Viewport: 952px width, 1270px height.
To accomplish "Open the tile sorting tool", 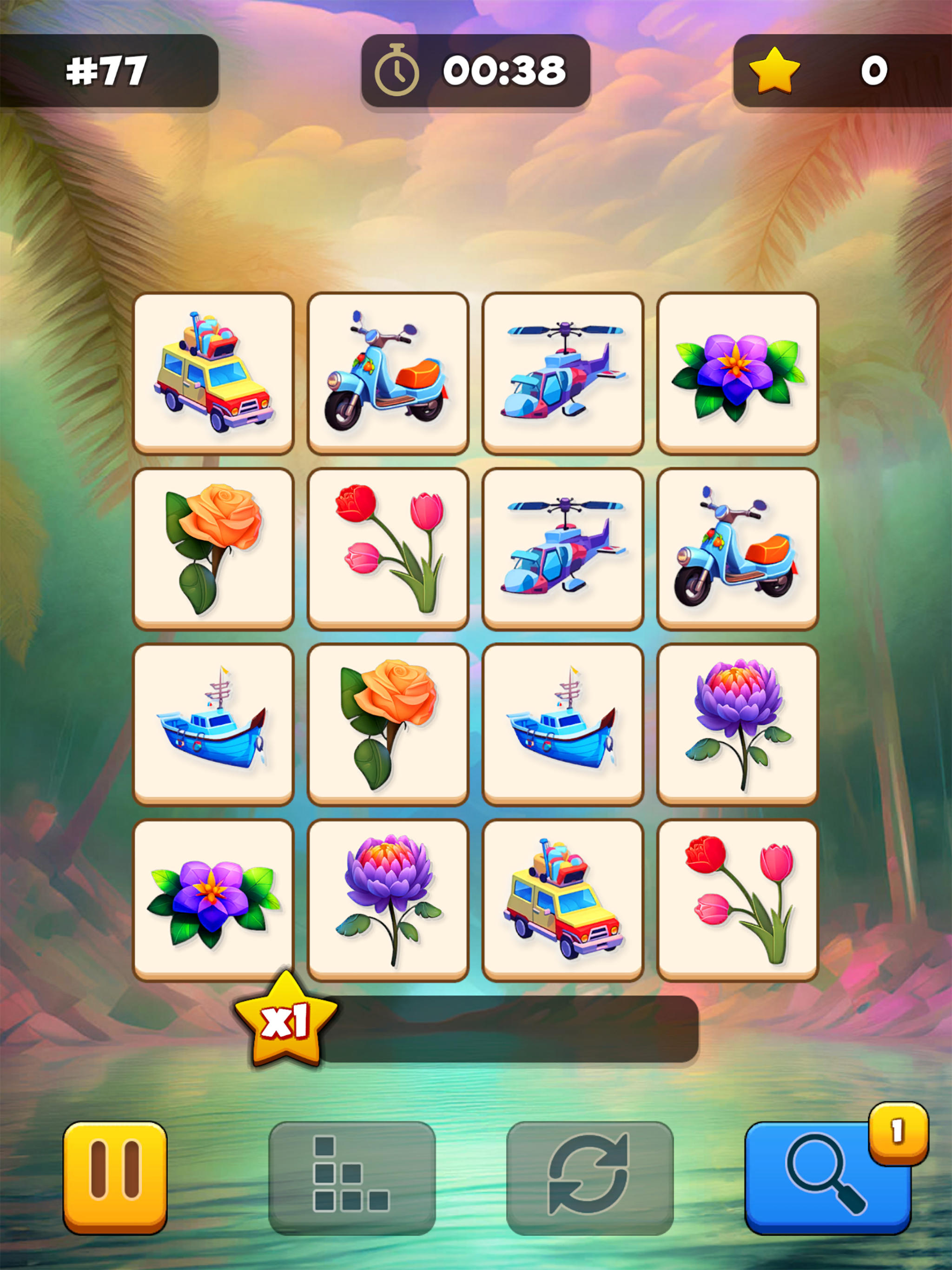I will click(x=351, y=1178).
